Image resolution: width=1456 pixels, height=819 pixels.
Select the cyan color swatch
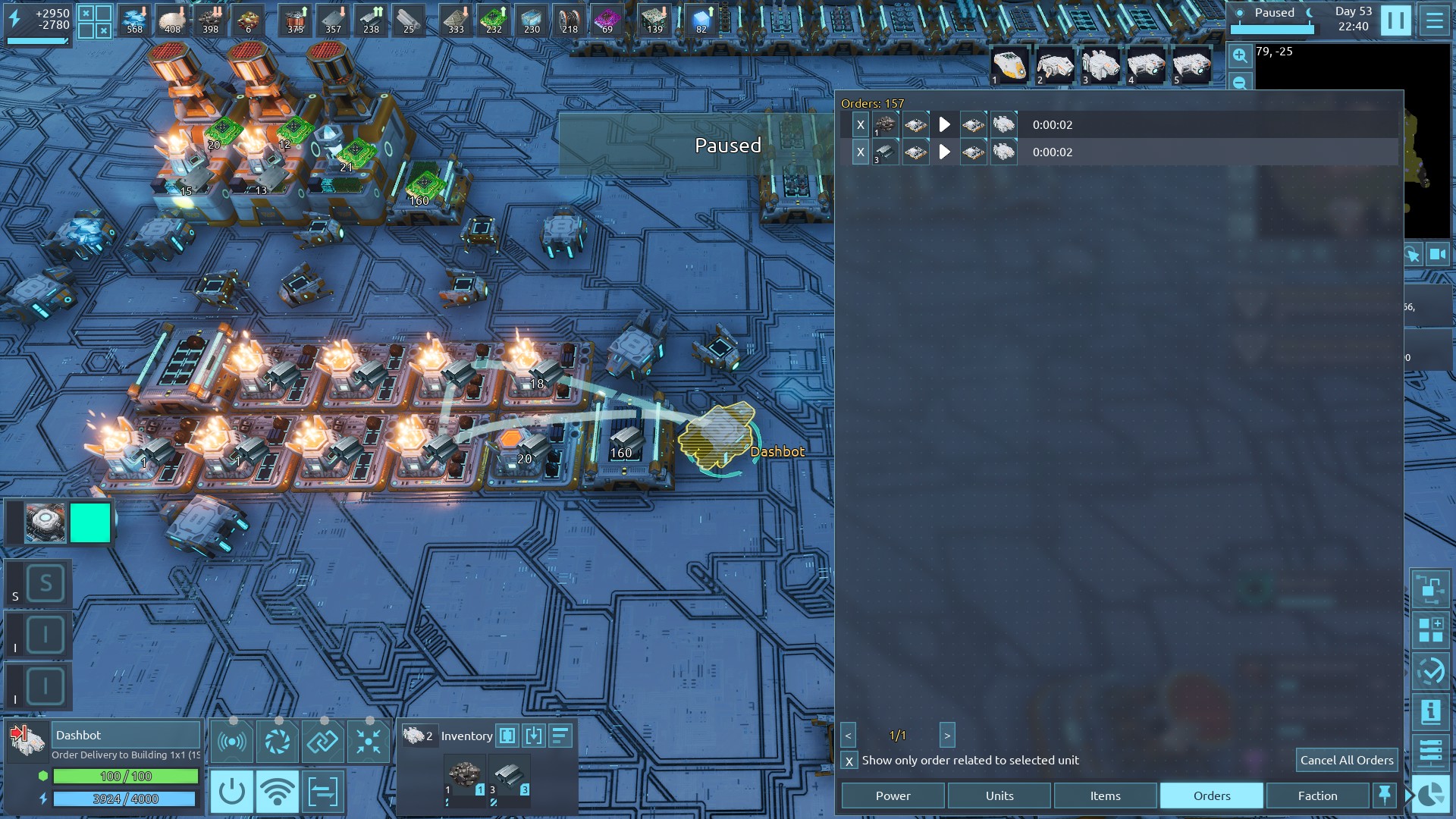coord(90,522)
